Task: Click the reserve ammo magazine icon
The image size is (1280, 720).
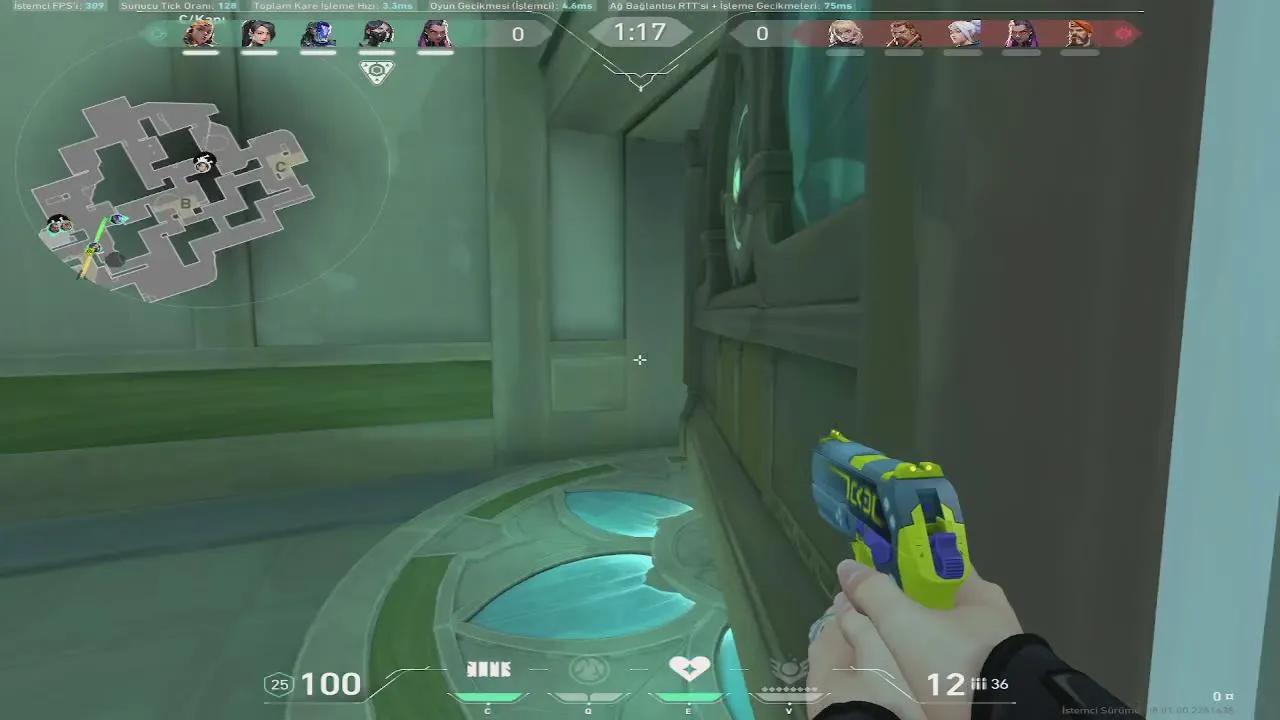Action: pos(977,685)
